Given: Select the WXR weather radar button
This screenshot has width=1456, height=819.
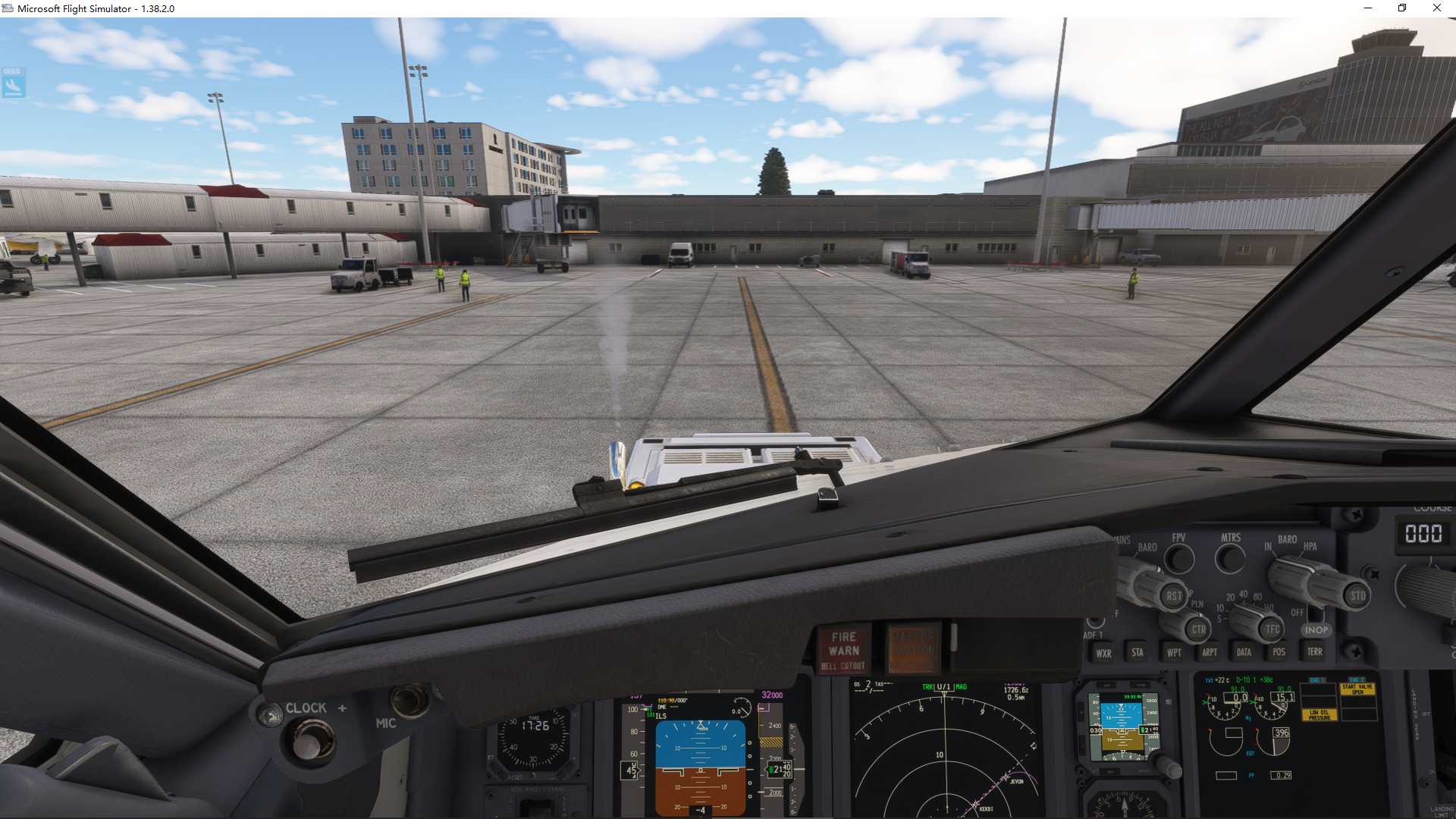Looking at the screenshot, I should point(1103,652).
